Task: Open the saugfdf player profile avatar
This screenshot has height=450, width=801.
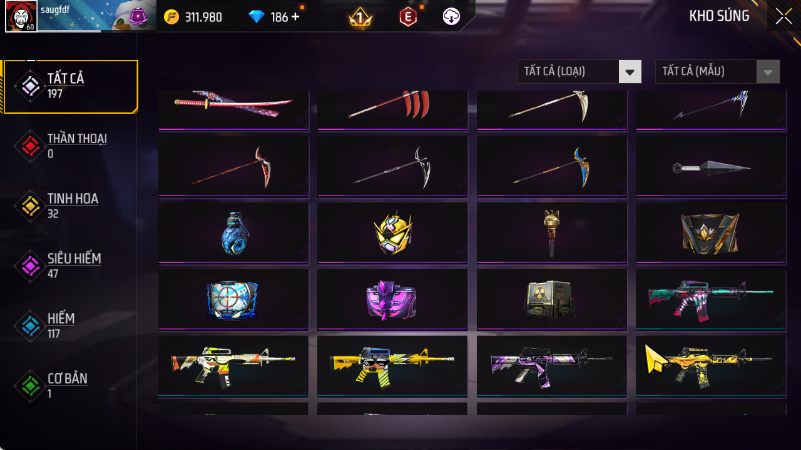Action: tap(21, 17)
